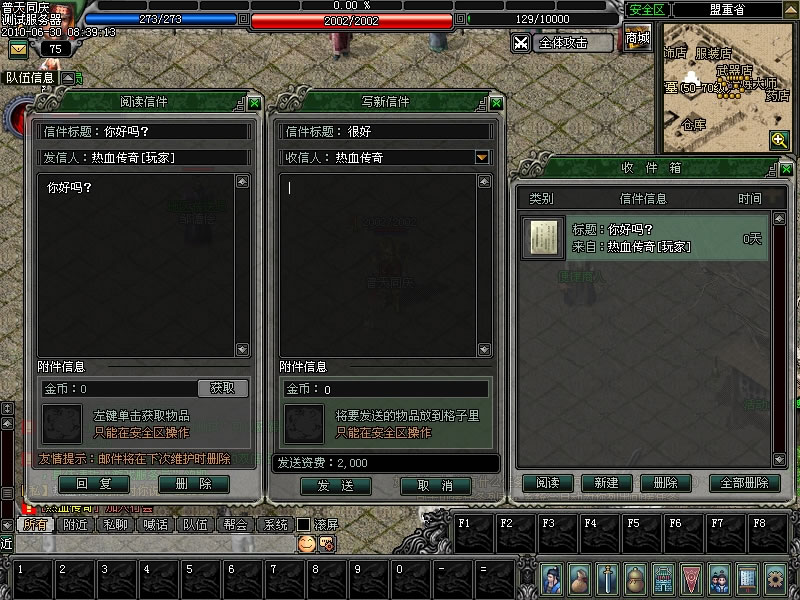800x600 pixels.
Task: Close the 阅读信件 read-letter window
Action: click(255, 102)
